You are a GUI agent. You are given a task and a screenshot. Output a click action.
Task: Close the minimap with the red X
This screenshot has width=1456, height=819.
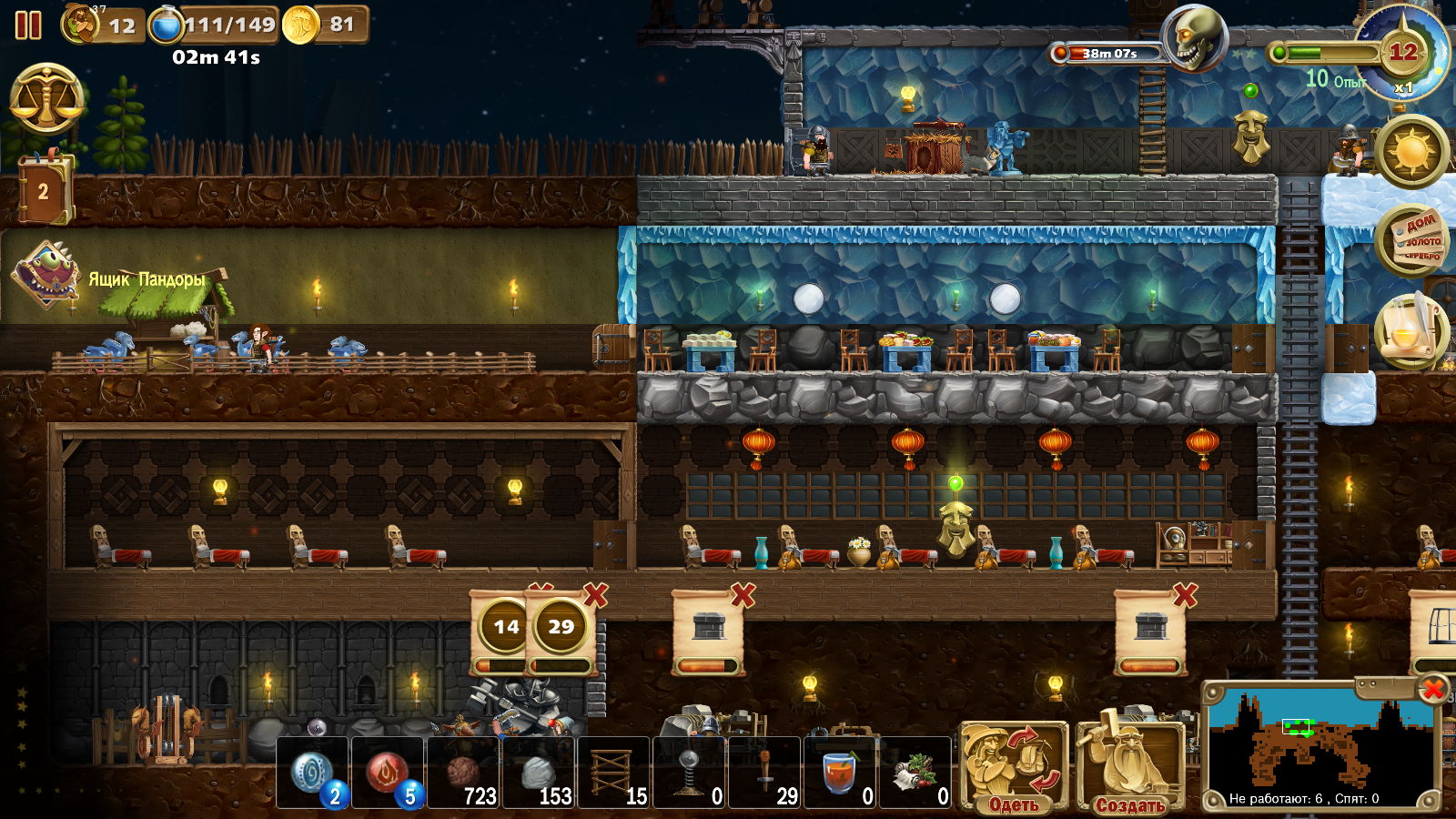tap(1433, 689)
